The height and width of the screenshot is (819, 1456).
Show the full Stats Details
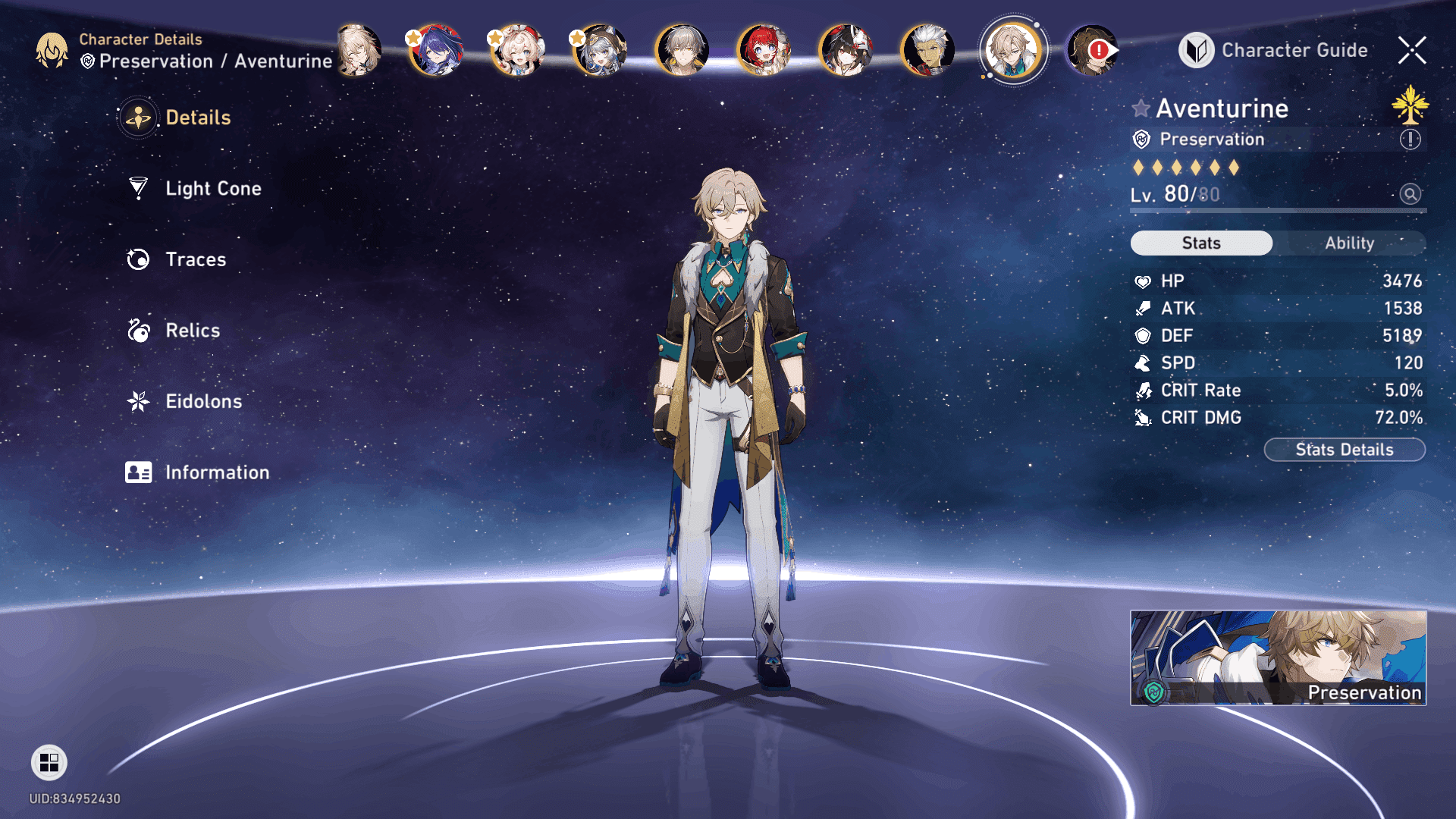click(1344, 450)
